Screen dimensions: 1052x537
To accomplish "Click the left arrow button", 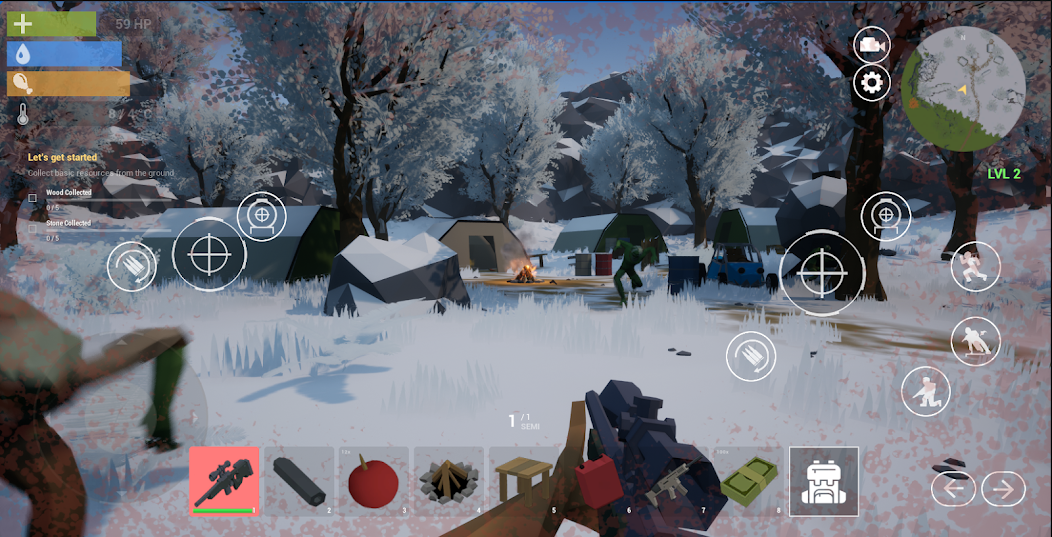I will tap(953, 489).
